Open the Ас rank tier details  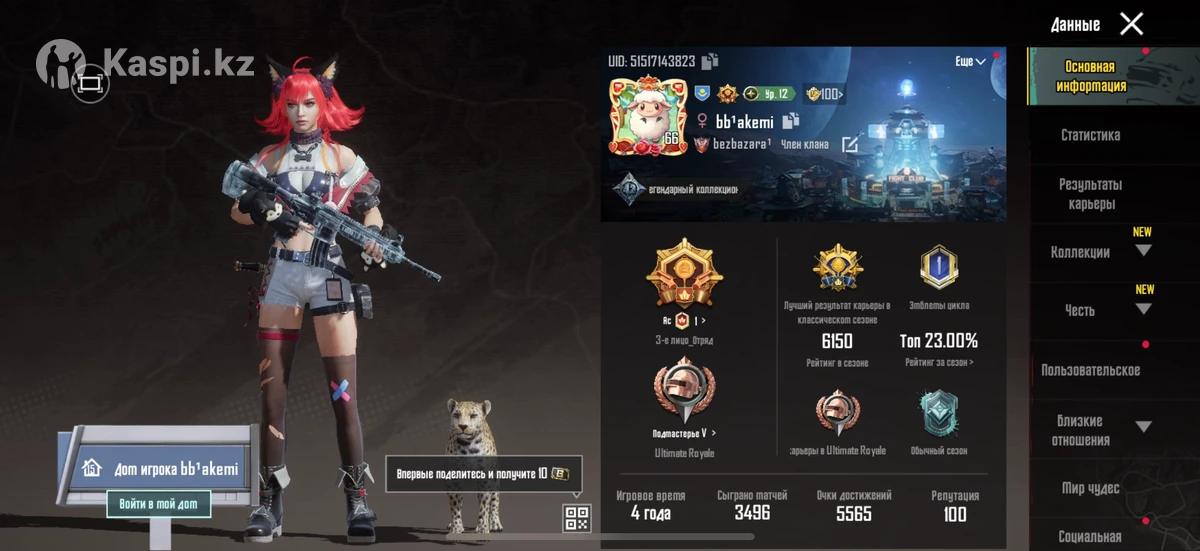683,321
